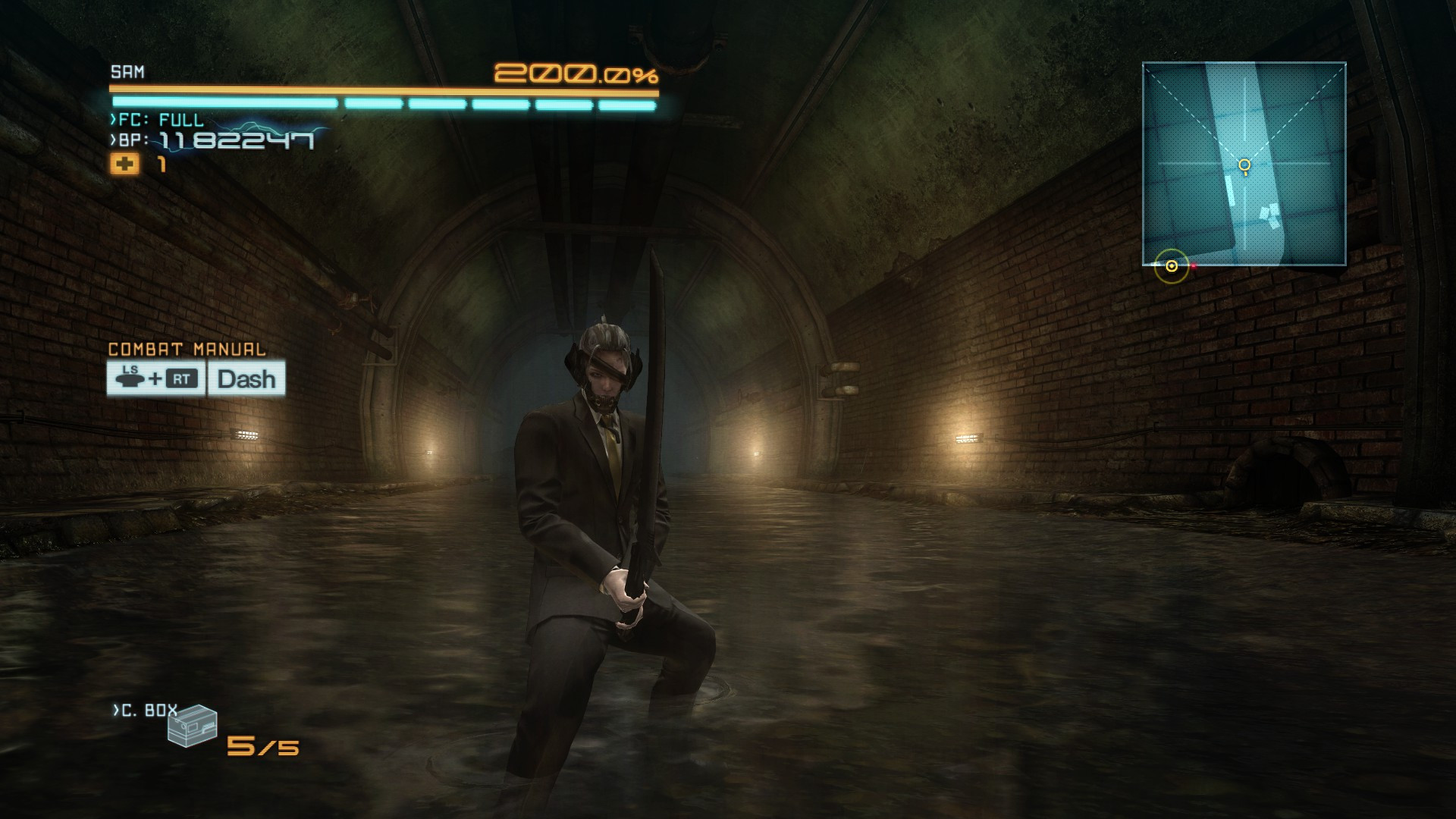This screenshot has height=819, width=1456.
Task: Select the player position marker on the minimap
Action: (x=1171, y=265)
